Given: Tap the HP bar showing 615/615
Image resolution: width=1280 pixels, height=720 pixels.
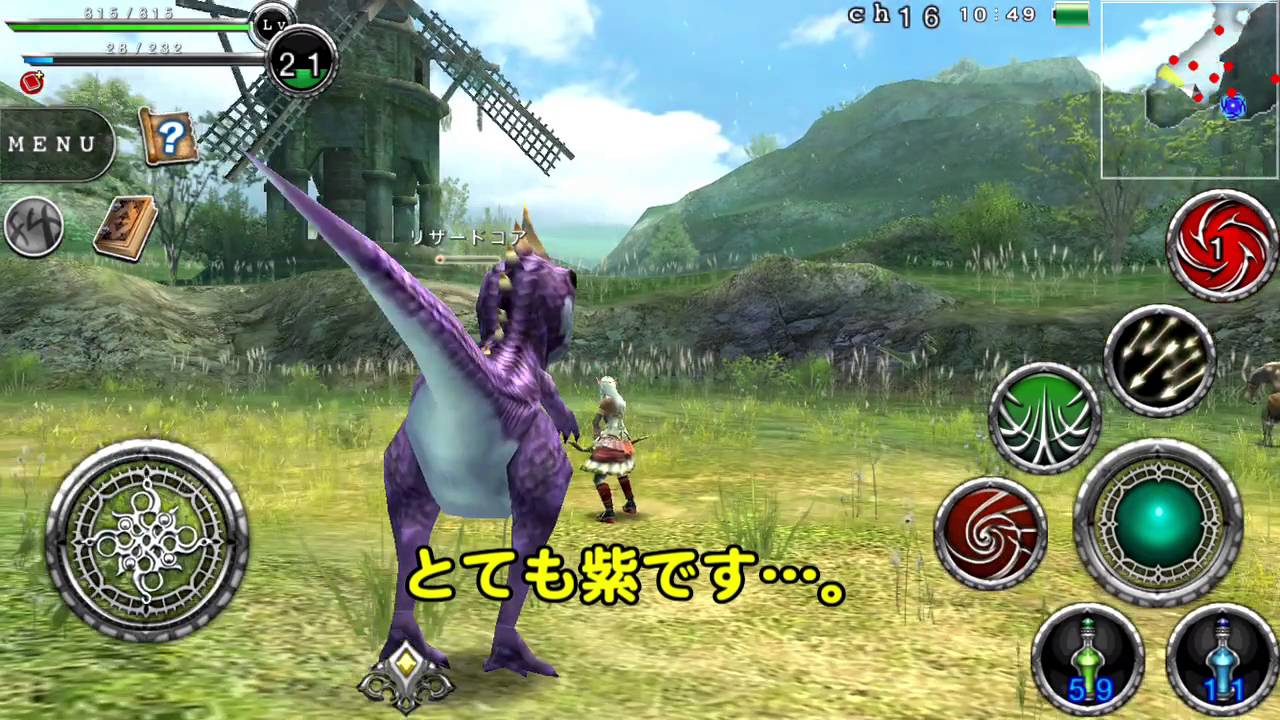Looking at the screenshot, I should 130,27.
